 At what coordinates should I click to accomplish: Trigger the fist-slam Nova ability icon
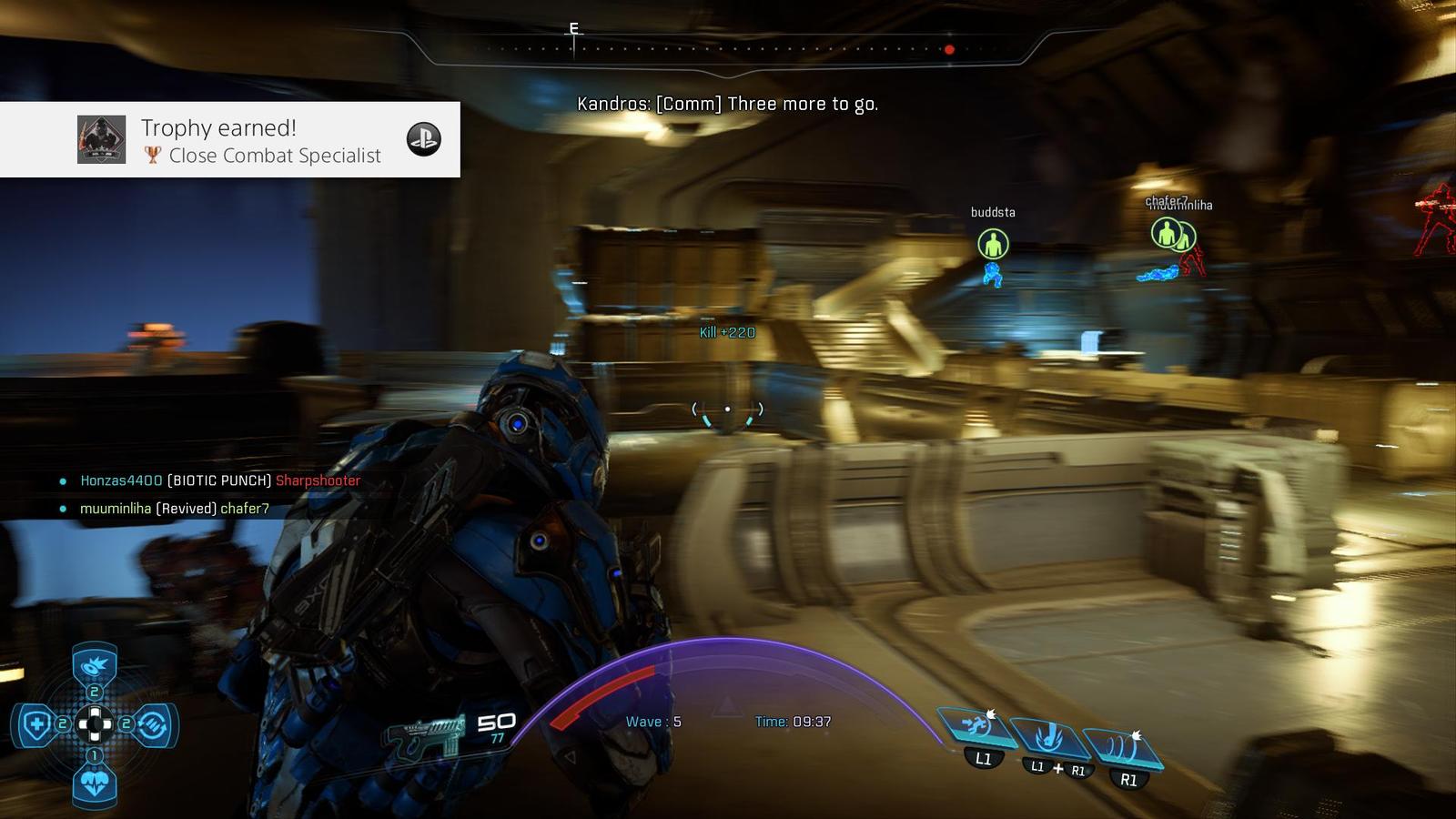tap(1049, 735)
